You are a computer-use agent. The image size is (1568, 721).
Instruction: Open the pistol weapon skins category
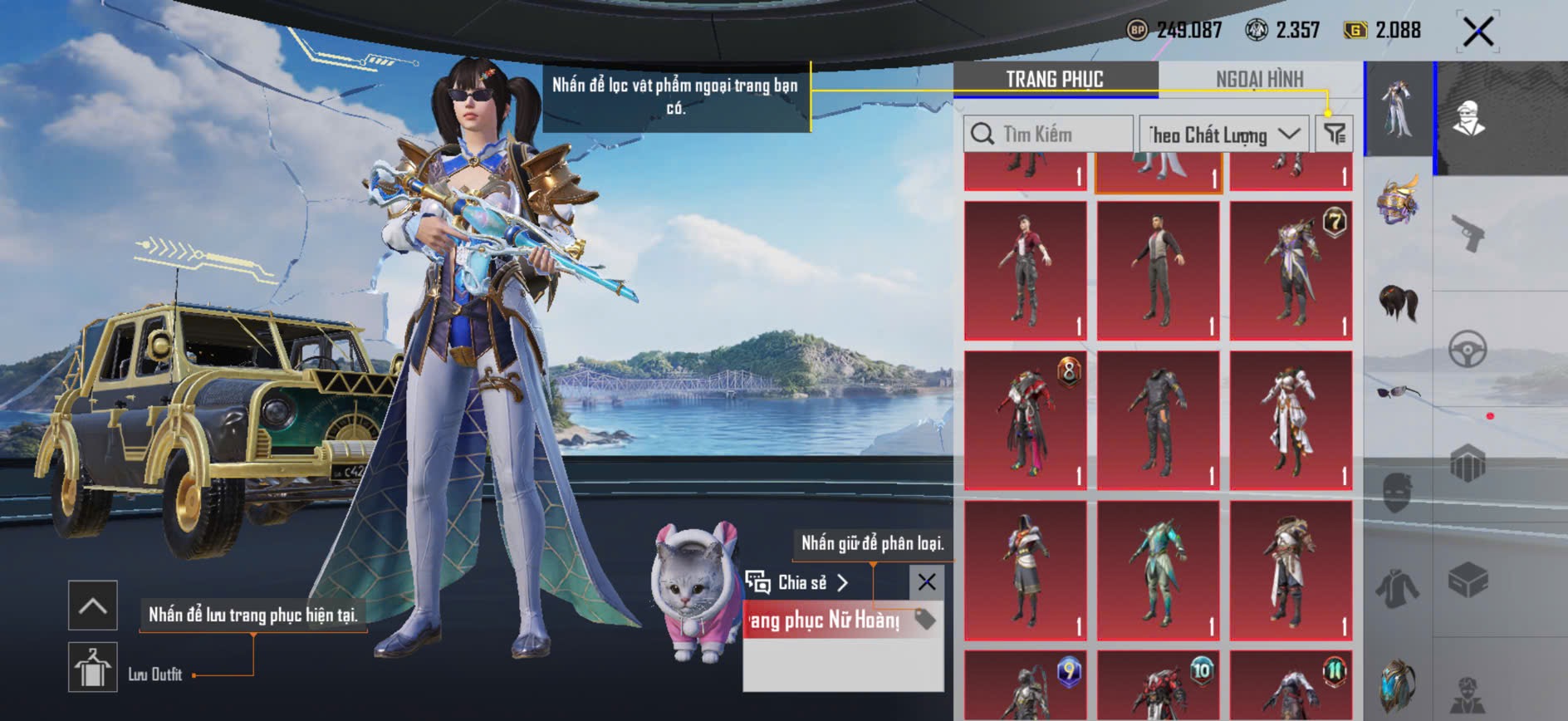tap(1468, 233)
